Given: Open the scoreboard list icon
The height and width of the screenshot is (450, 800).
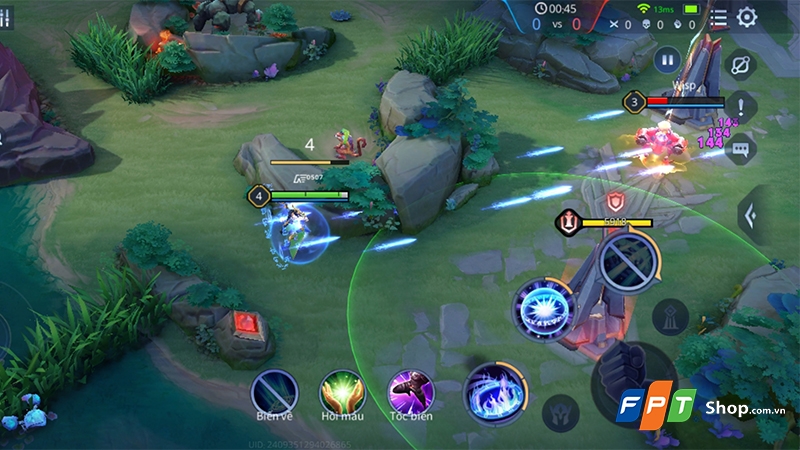Looking at the screenshot, I should (718, 17).
